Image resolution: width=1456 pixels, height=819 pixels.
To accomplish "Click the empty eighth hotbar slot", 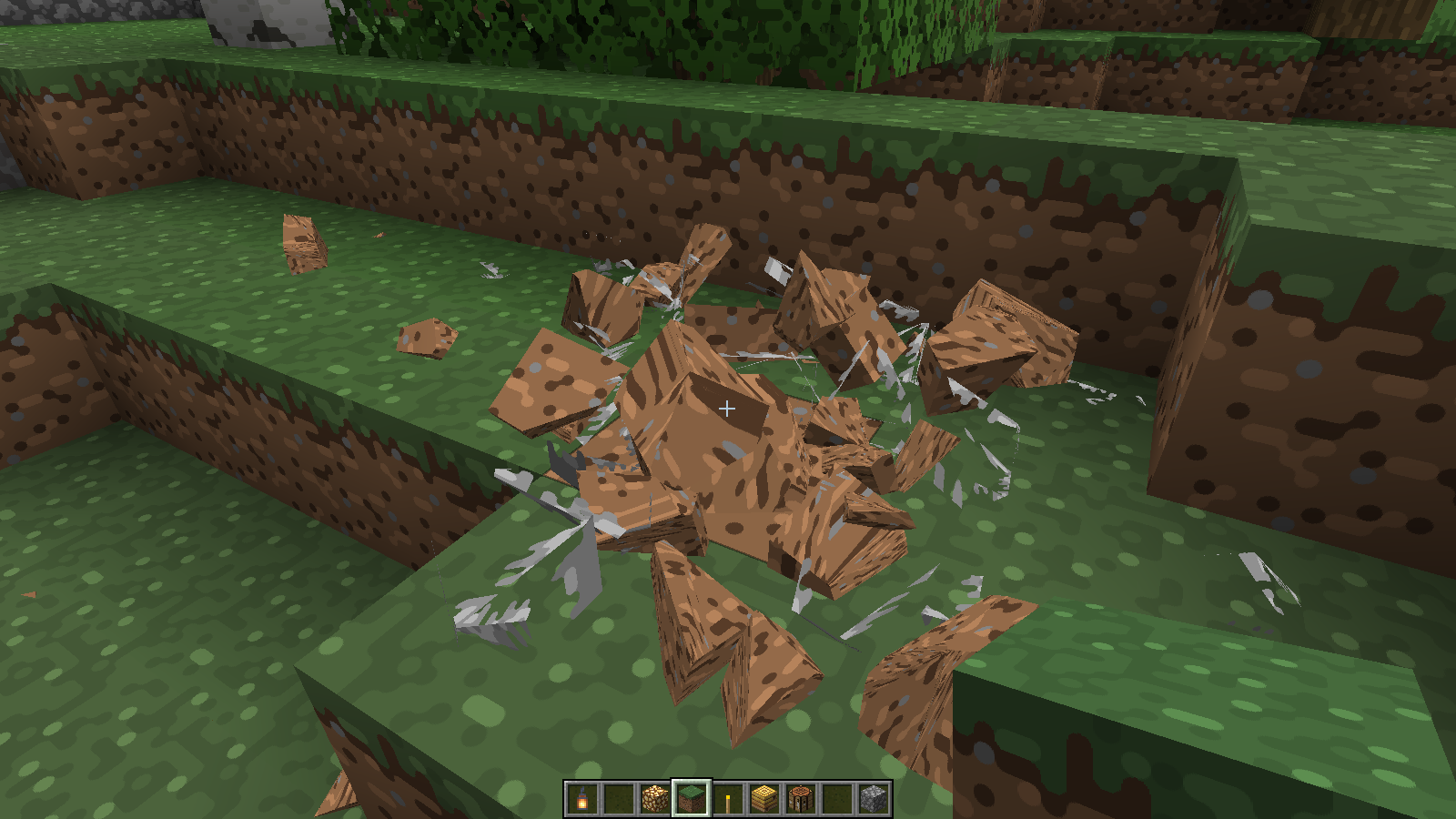I will 837,799.
